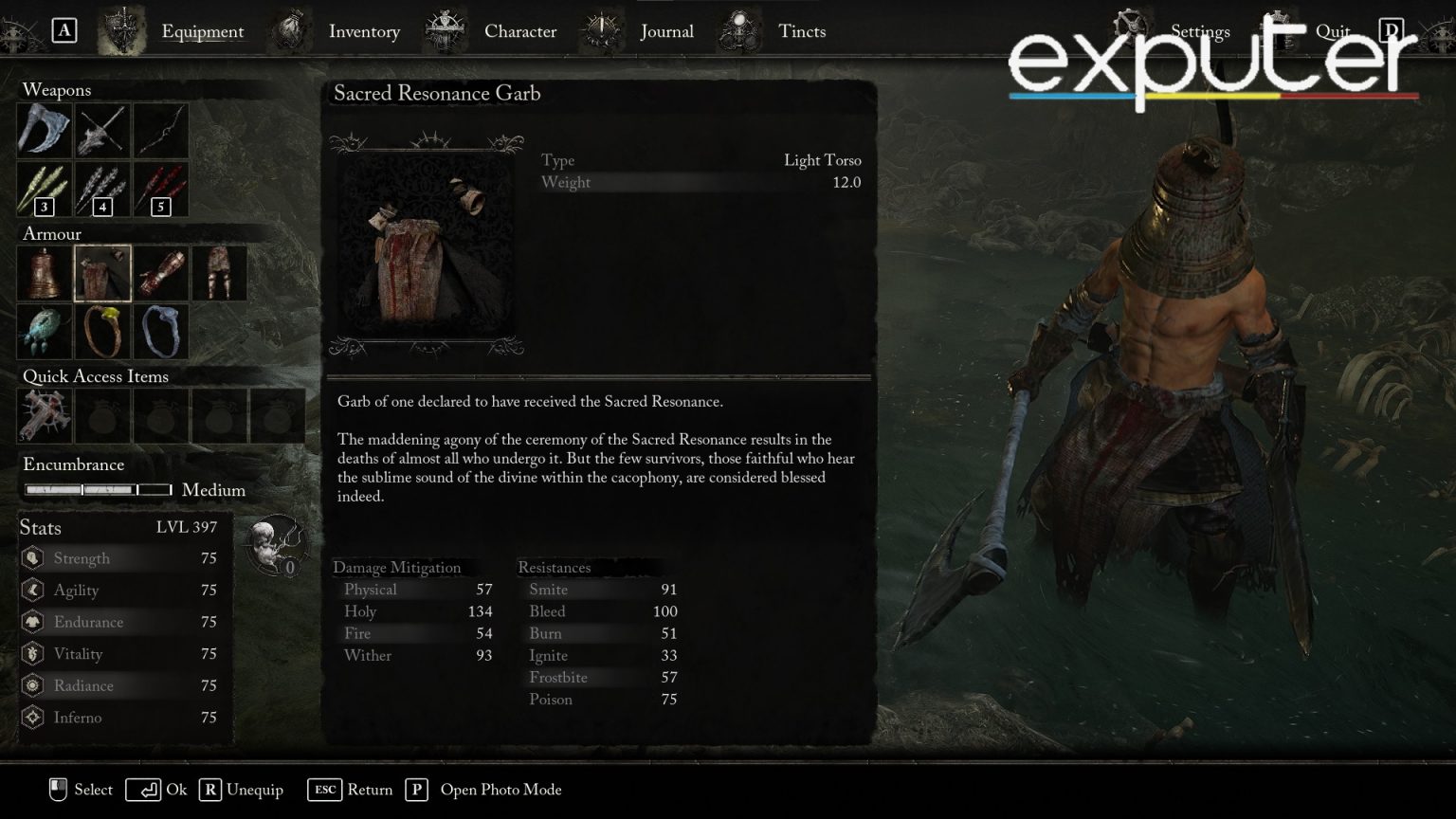Select the blue amulet slot under Armour
This screenshot has width=1456, height=819.
click(x=45, y=331)
